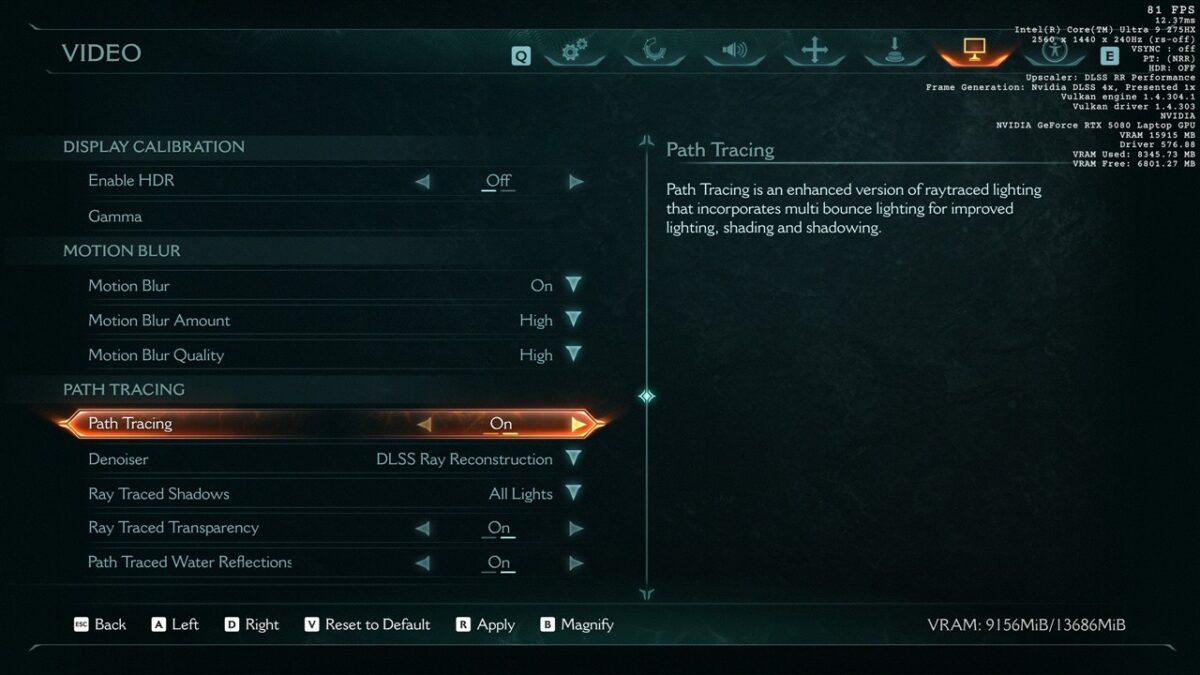Viewport: 1200px width, 675px height.
Task: Open the accessibility figure tab
Action: [1053, 50]
